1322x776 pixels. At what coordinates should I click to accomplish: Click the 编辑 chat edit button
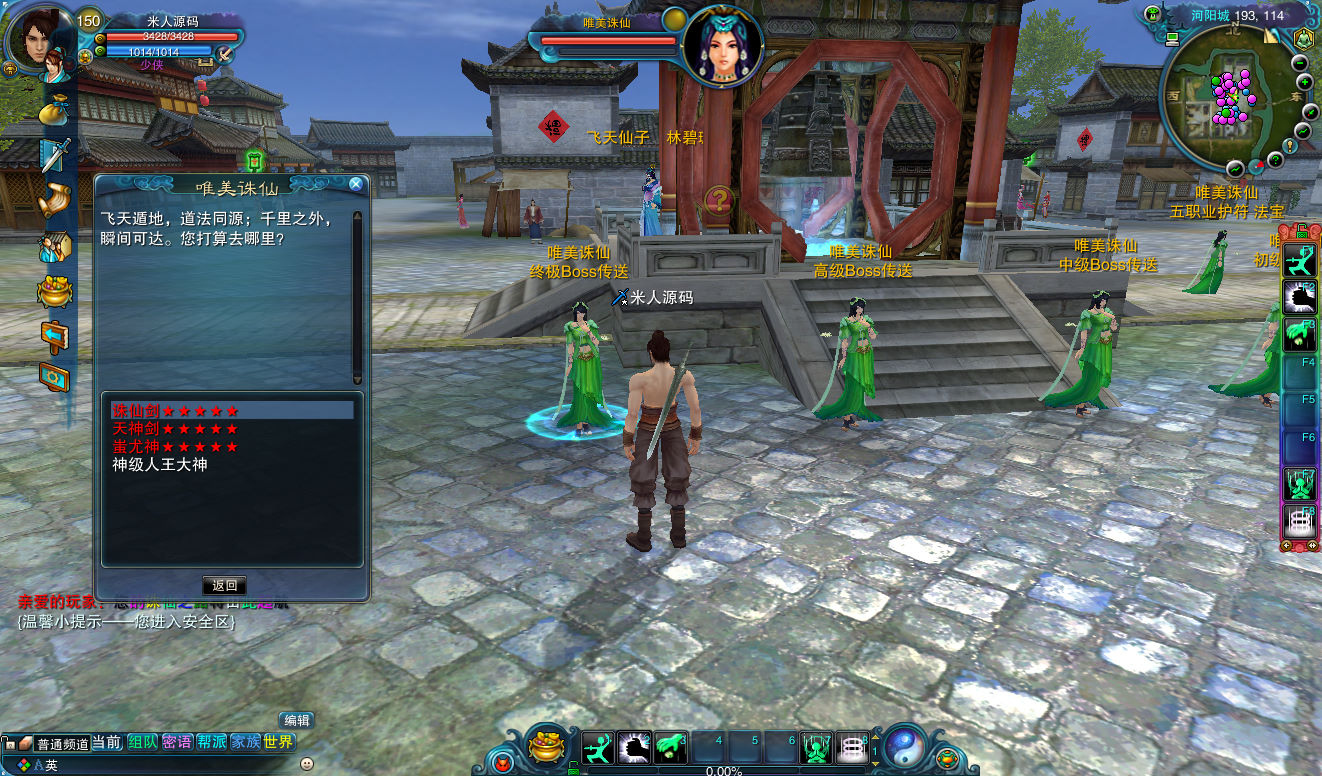tap(297, 720)
